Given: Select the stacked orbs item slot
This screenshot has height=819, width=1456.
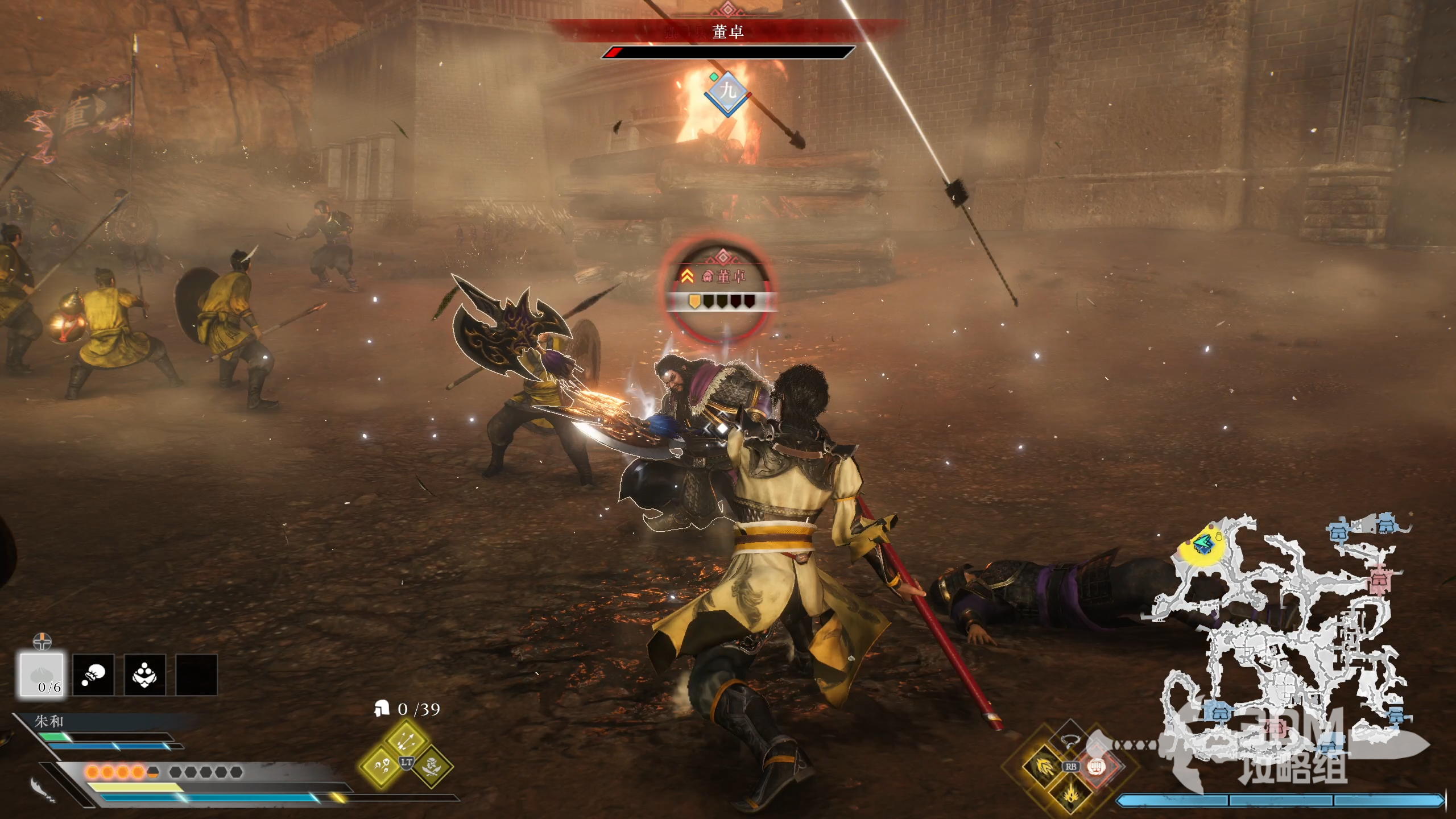Looking at the screenshot, I should coord(144,675).
